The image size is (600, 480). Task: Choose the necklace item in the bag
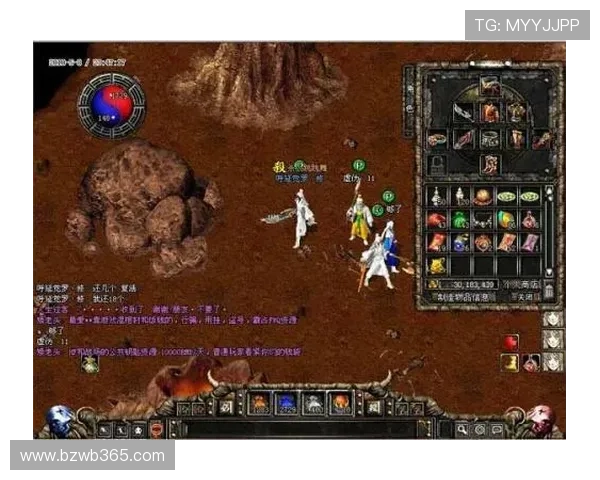point(482,219)
